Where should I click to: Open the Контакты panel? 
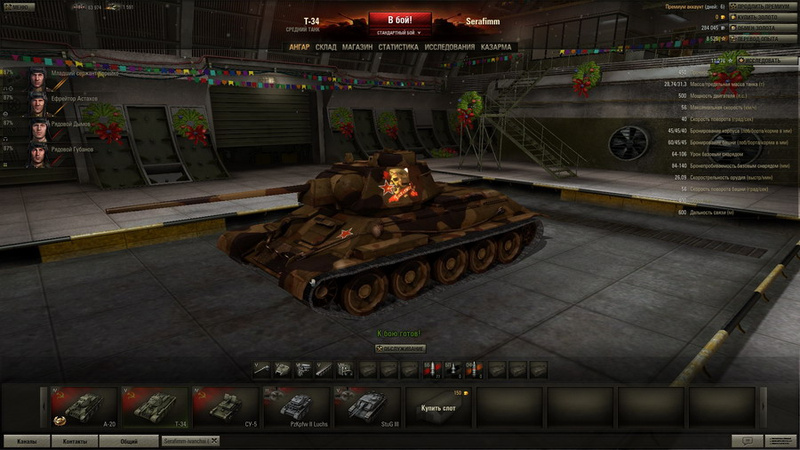pyautogui.click(x=74, y=440)
